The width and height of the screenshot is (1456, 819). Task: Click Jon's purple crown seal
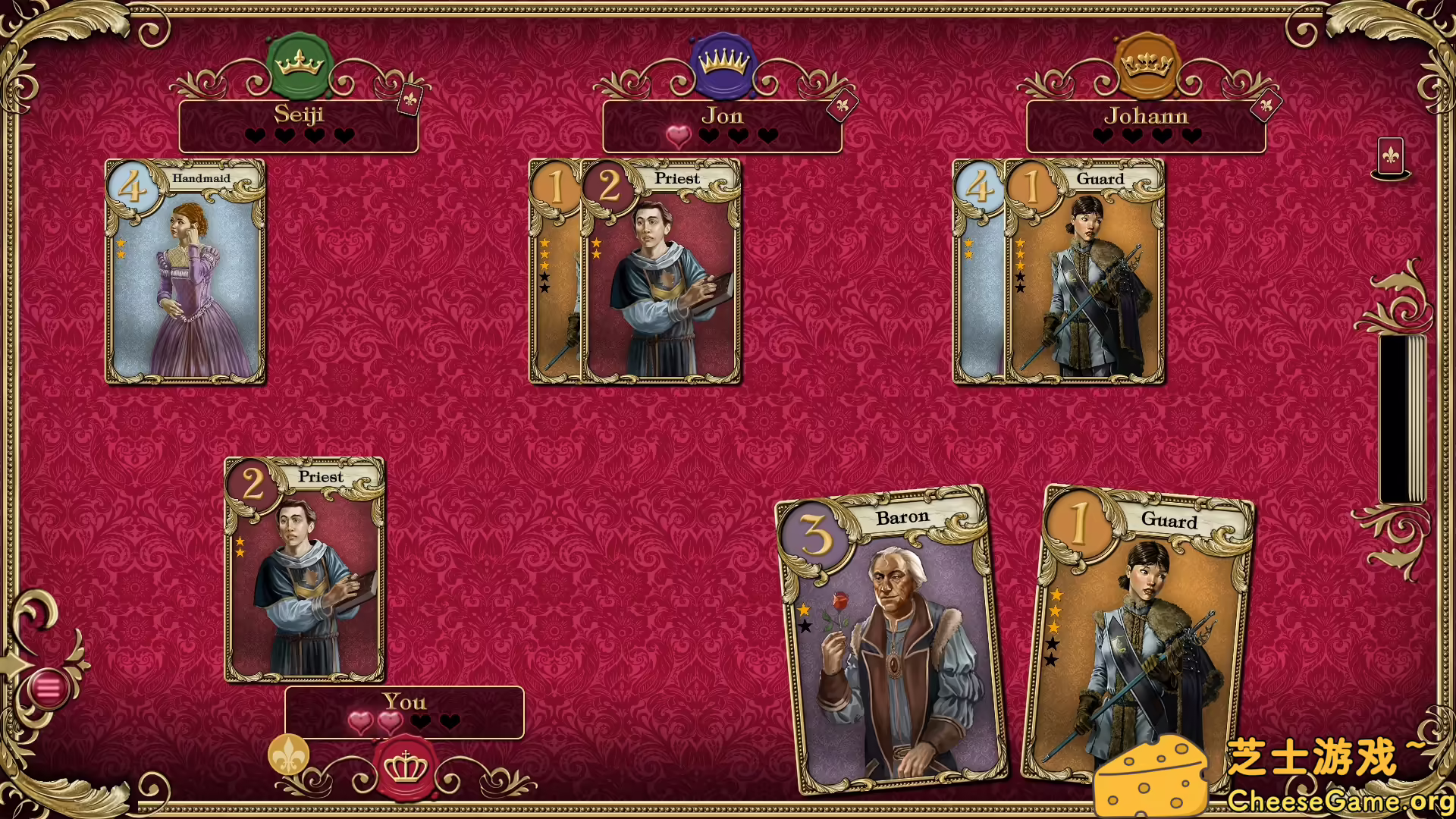pos(723,64)
